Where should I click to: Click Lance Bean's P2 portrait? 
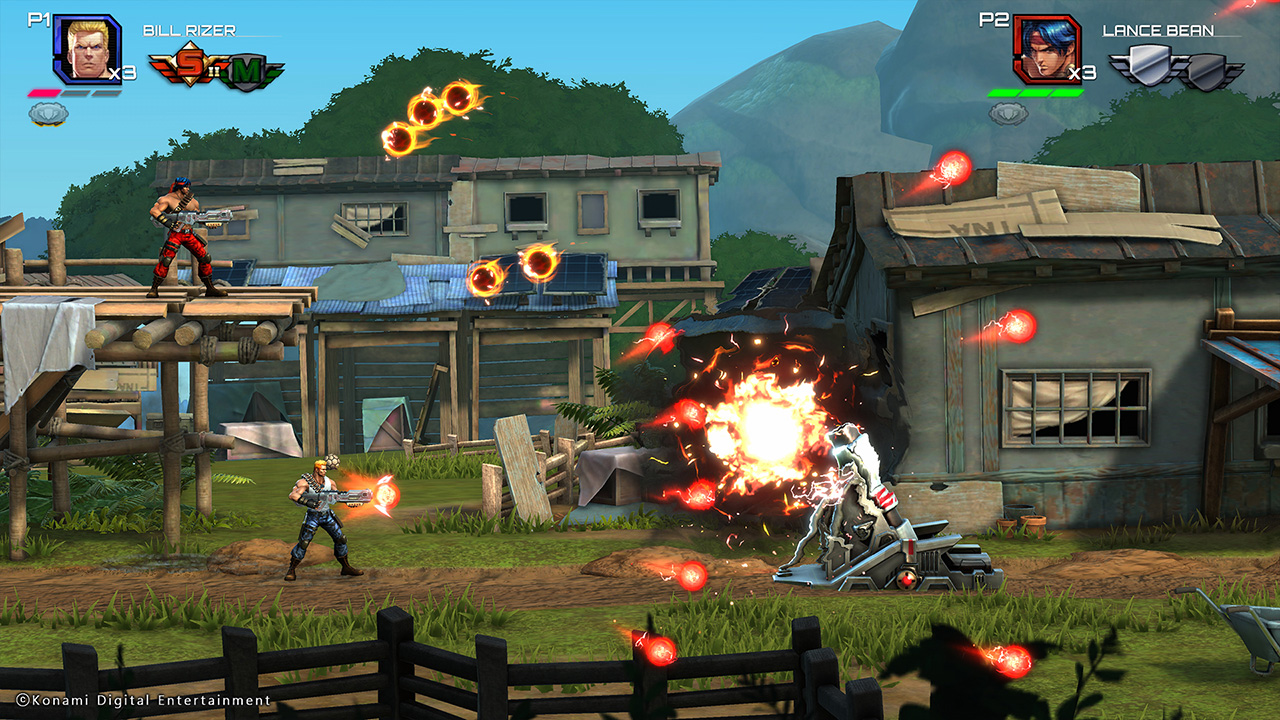tap(1045, 48)
